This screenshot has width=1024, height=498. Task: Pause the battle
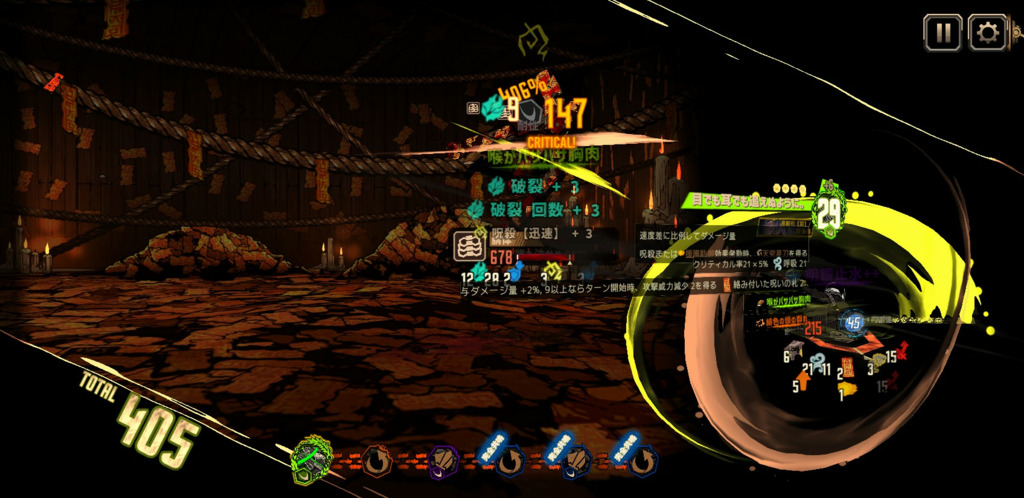942,33
